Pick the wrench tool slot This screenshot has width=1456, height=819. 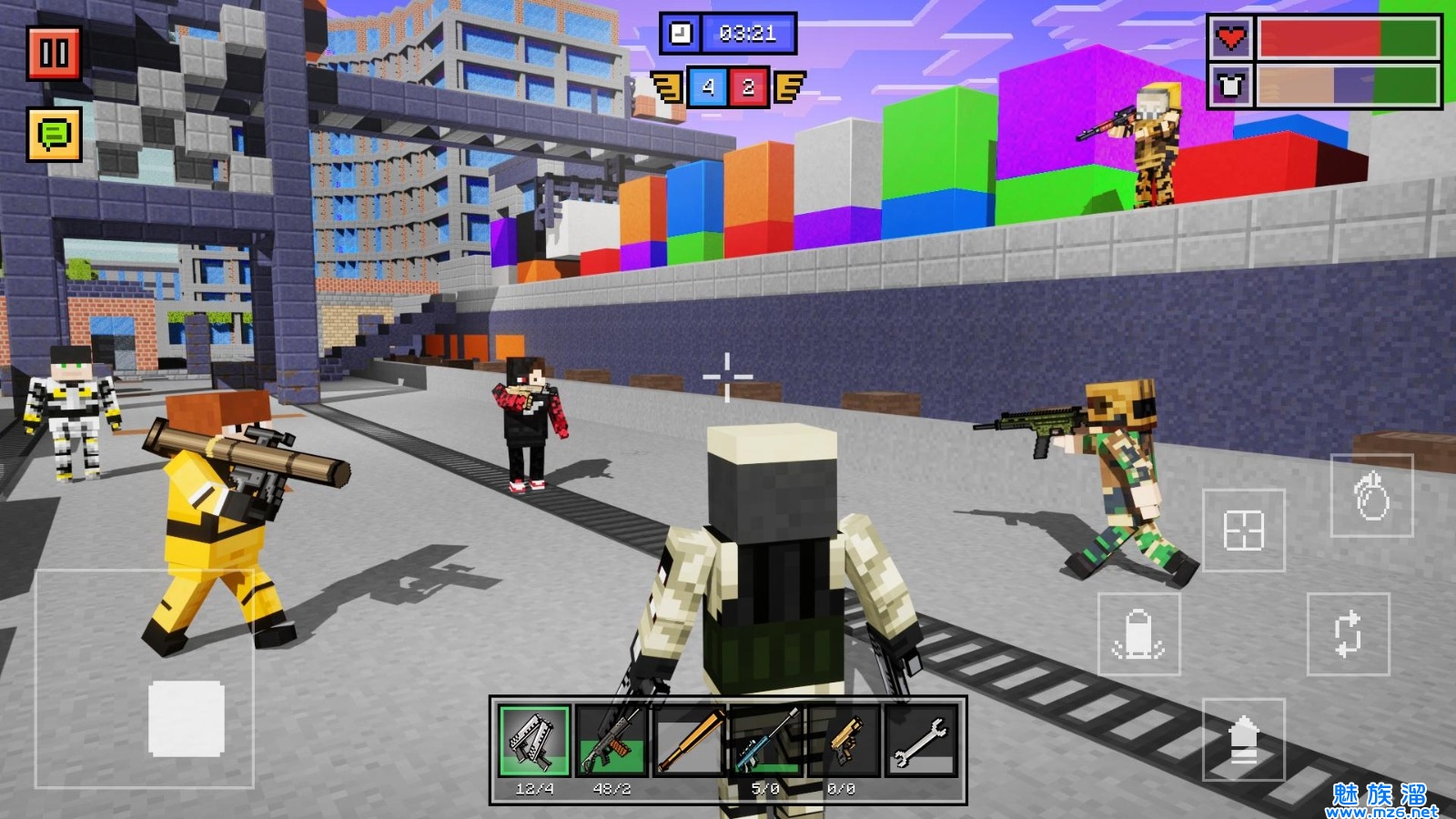tap(921, 740)
